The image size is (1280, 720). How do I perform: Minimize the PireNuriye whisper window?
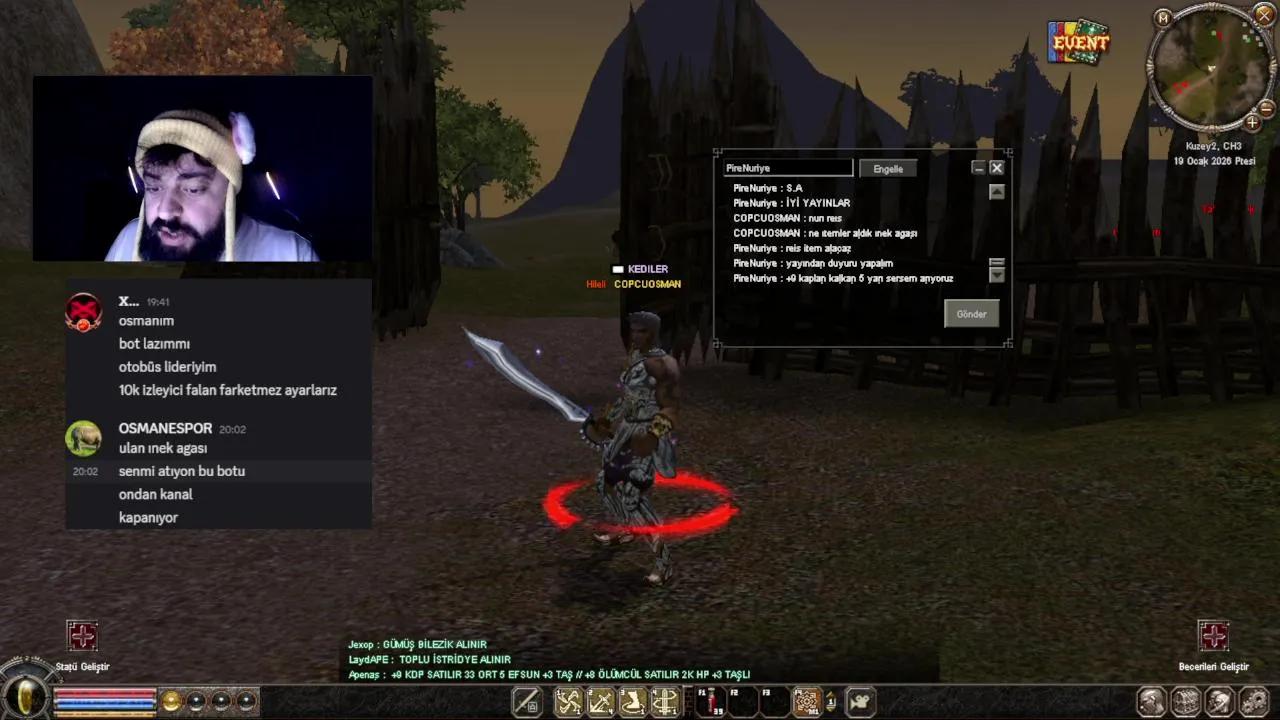coord(979,168)
